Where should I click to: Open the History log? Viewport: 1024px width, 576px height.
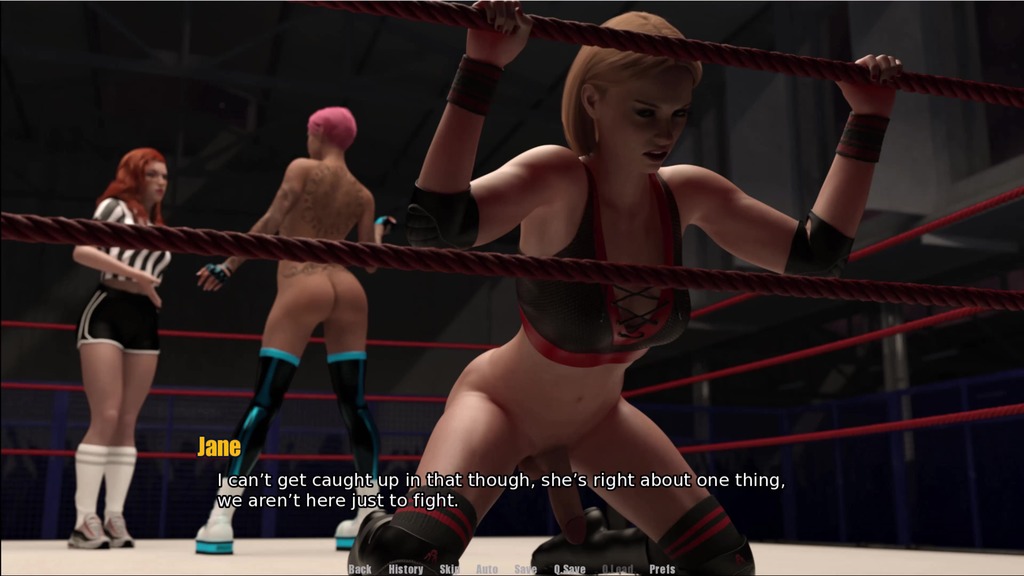tap(406, 569)
